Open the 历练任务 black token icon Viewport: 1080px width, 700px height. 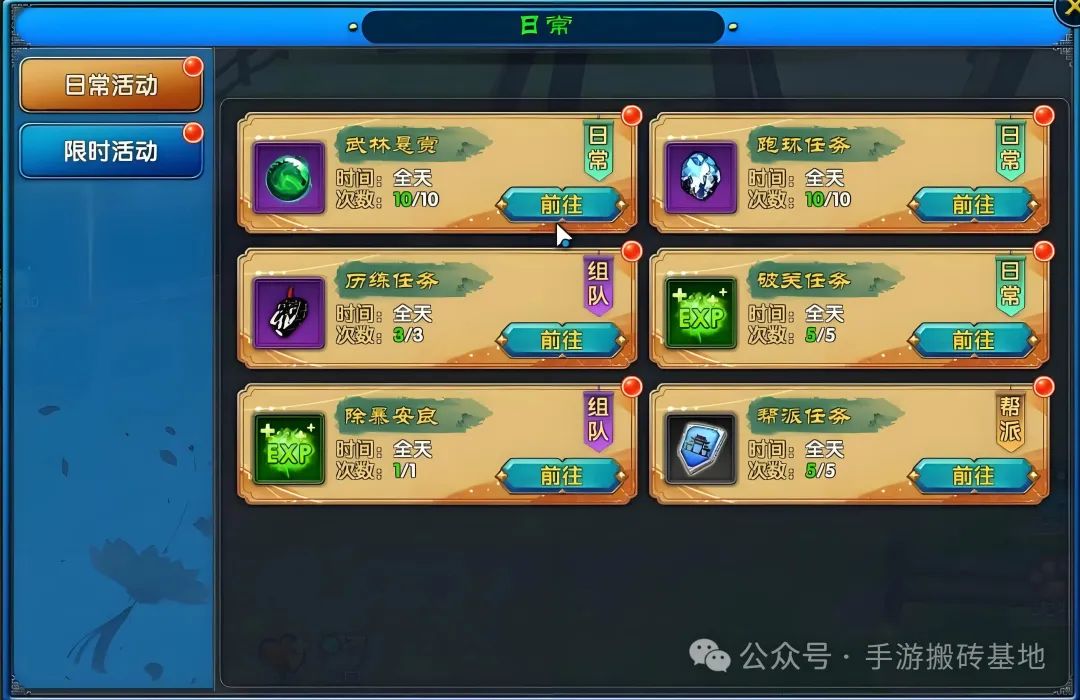(289, 313)
